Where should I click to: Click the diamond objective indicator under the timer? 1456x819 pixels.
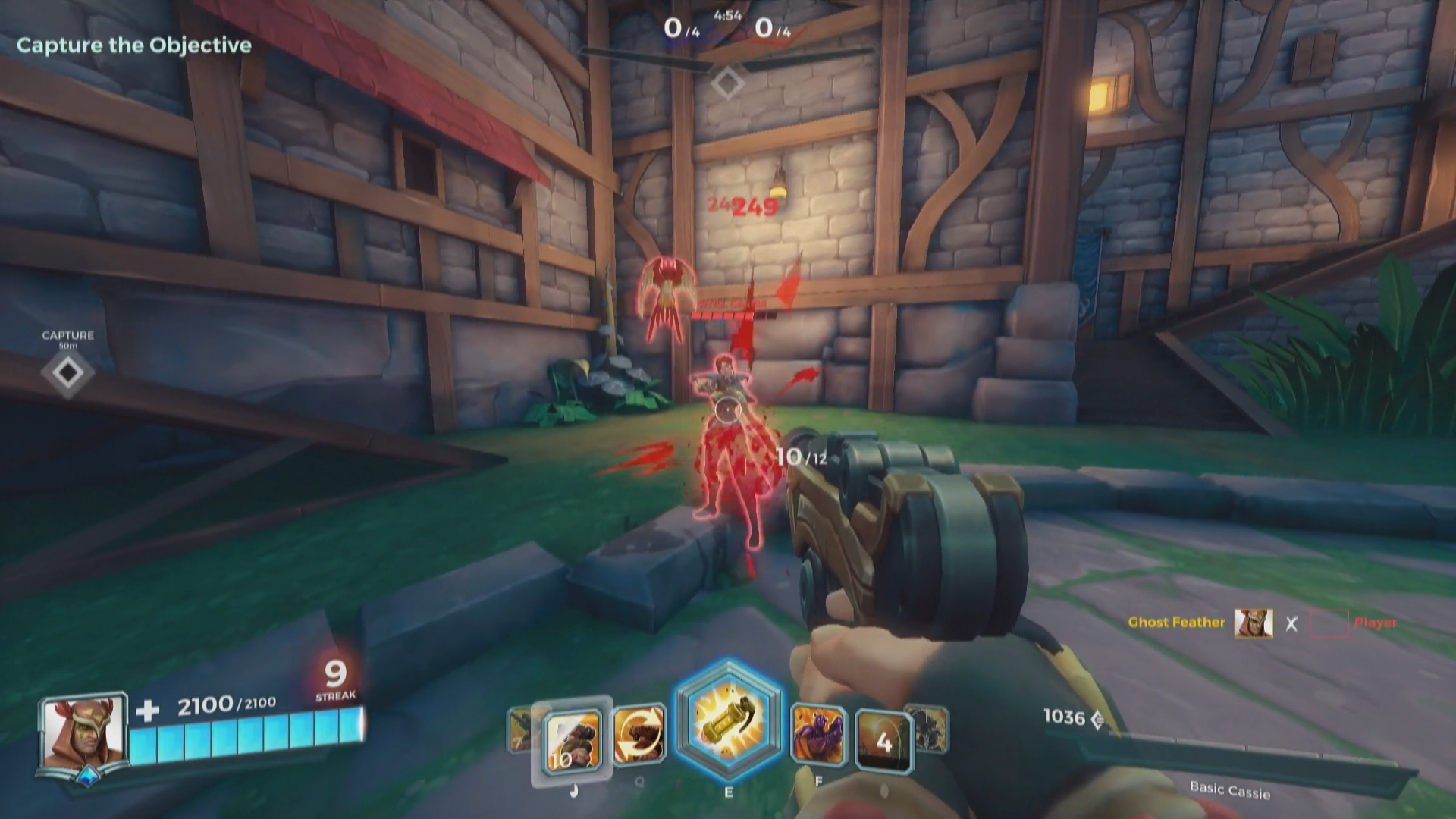[727, 82]
